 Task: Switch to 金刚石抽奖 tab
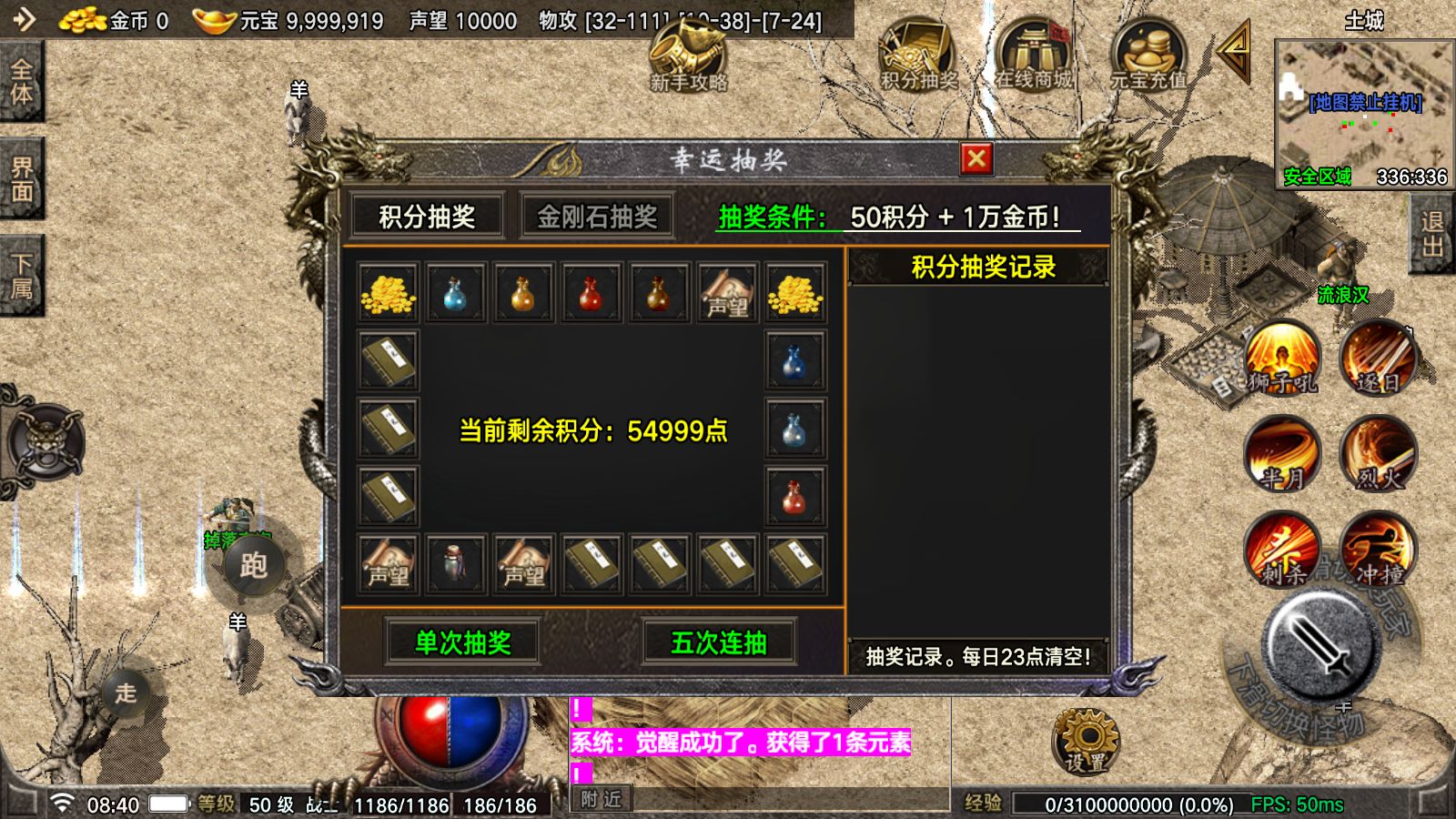[596, 216]
